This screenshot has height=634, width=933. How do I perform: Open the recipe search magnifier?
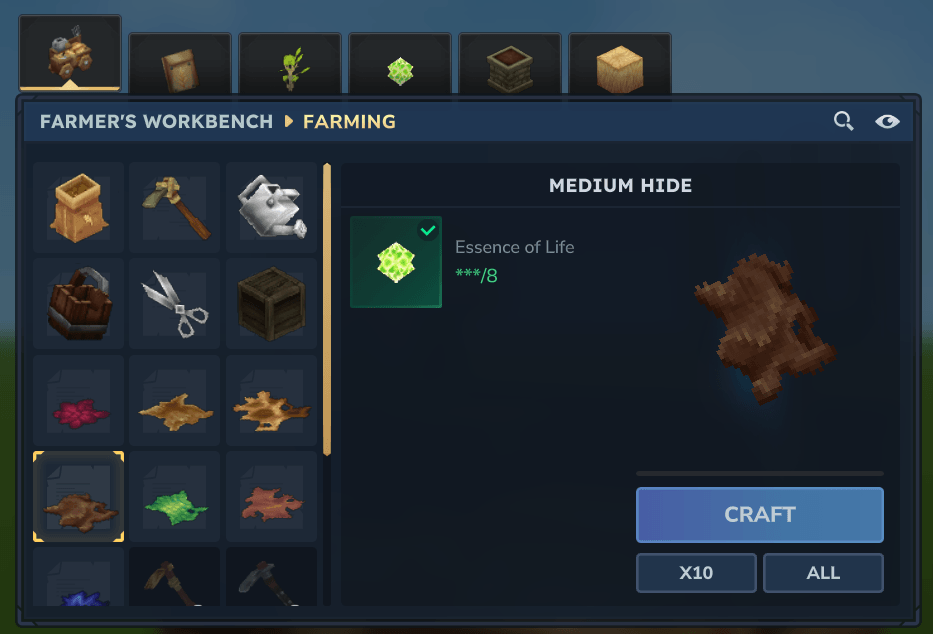click(844, 122)
